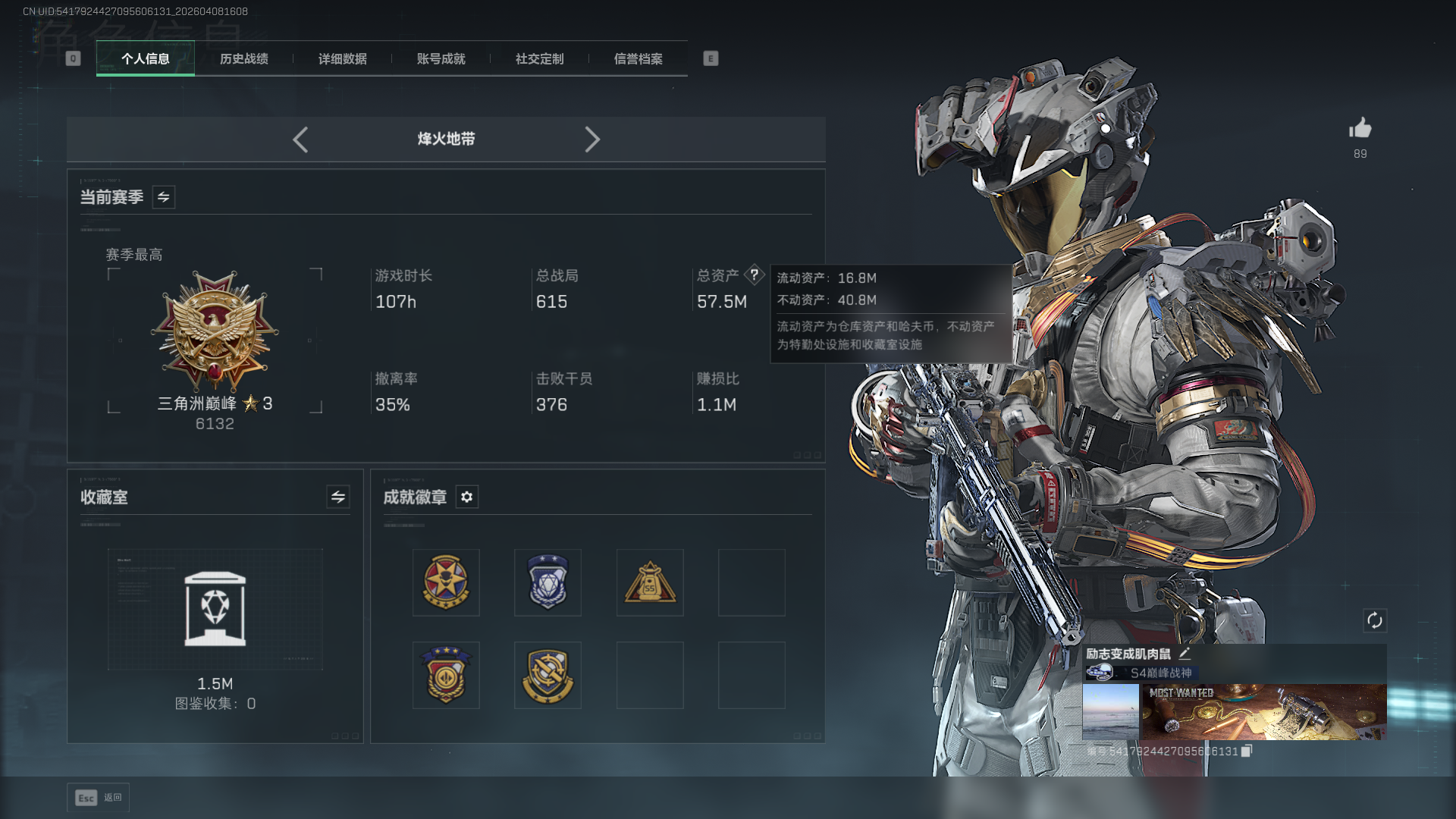
Task: Edit the nickname 励志变成肌肉鼠
Action: 1185,653
